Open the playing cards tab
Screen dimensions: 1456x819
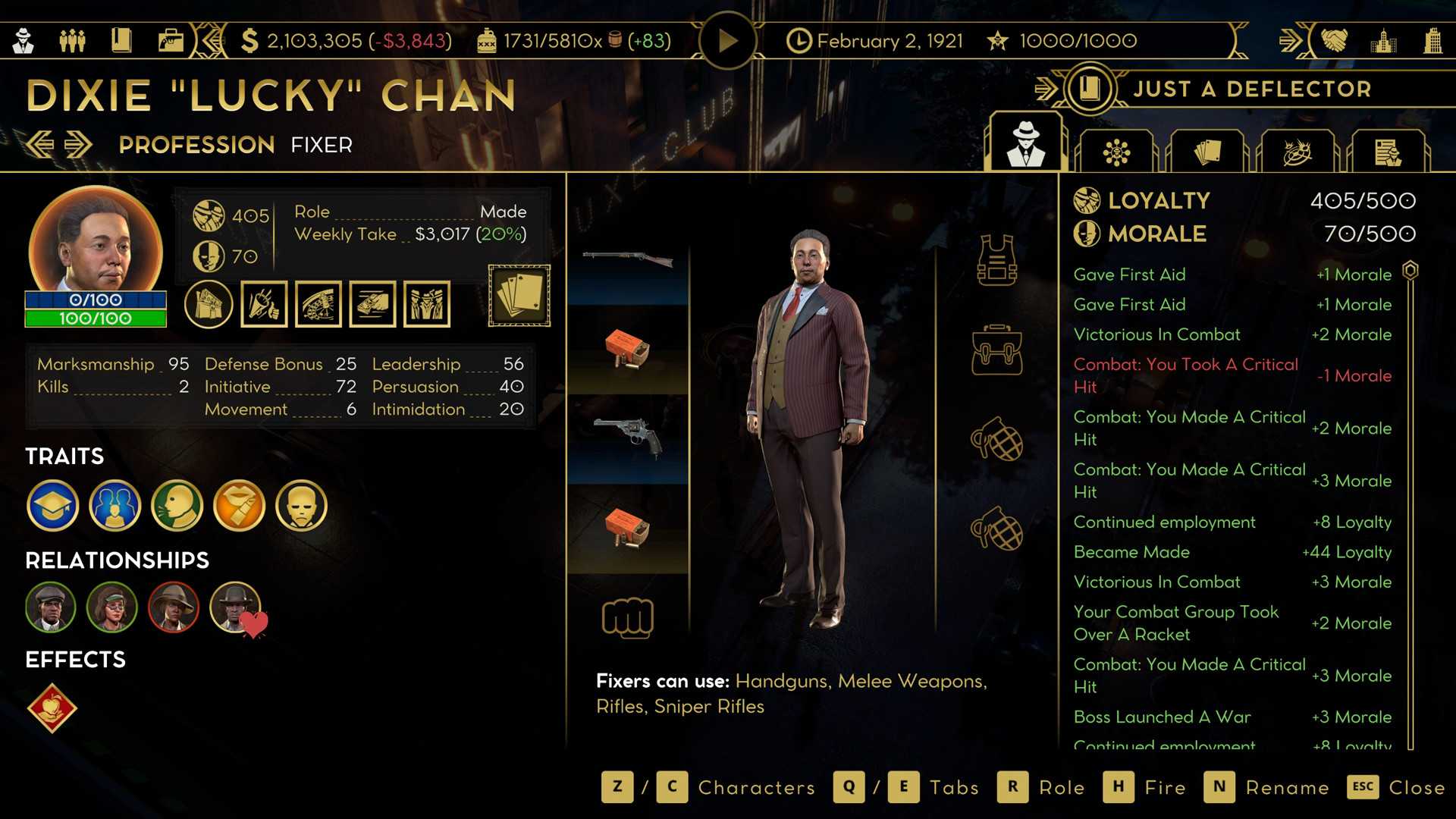[x=1209, y=149]
